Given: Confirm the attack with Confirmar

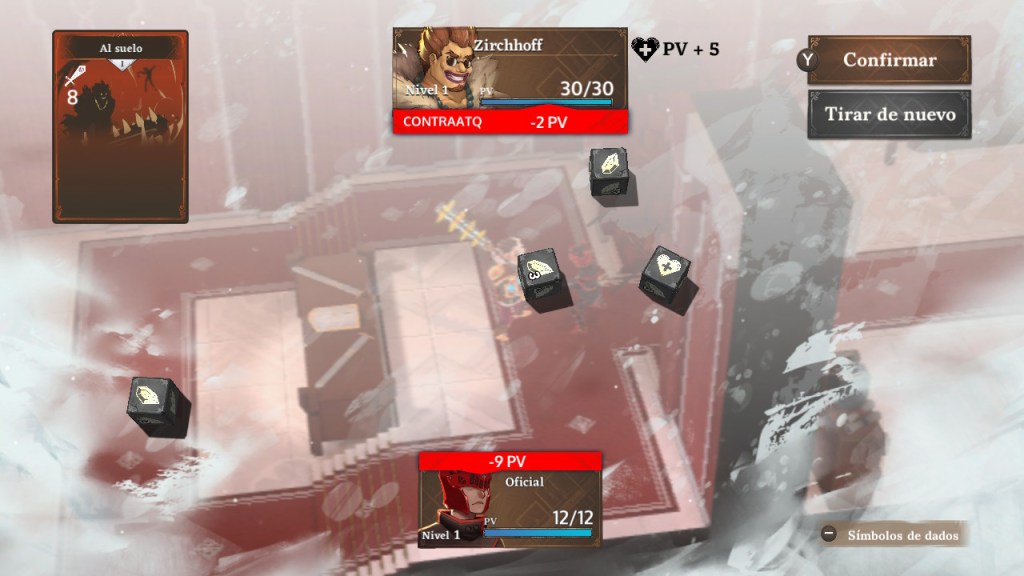Looking at the screenshot, I should click(889, 60).
